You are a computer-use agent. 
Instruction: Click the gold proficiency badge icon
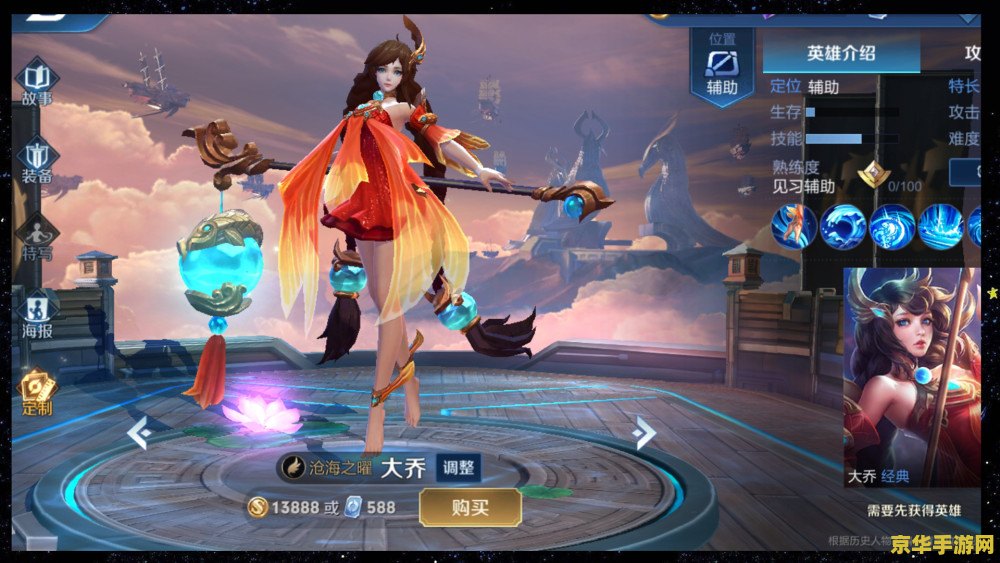pyautogui.click(x=872, y=176)
